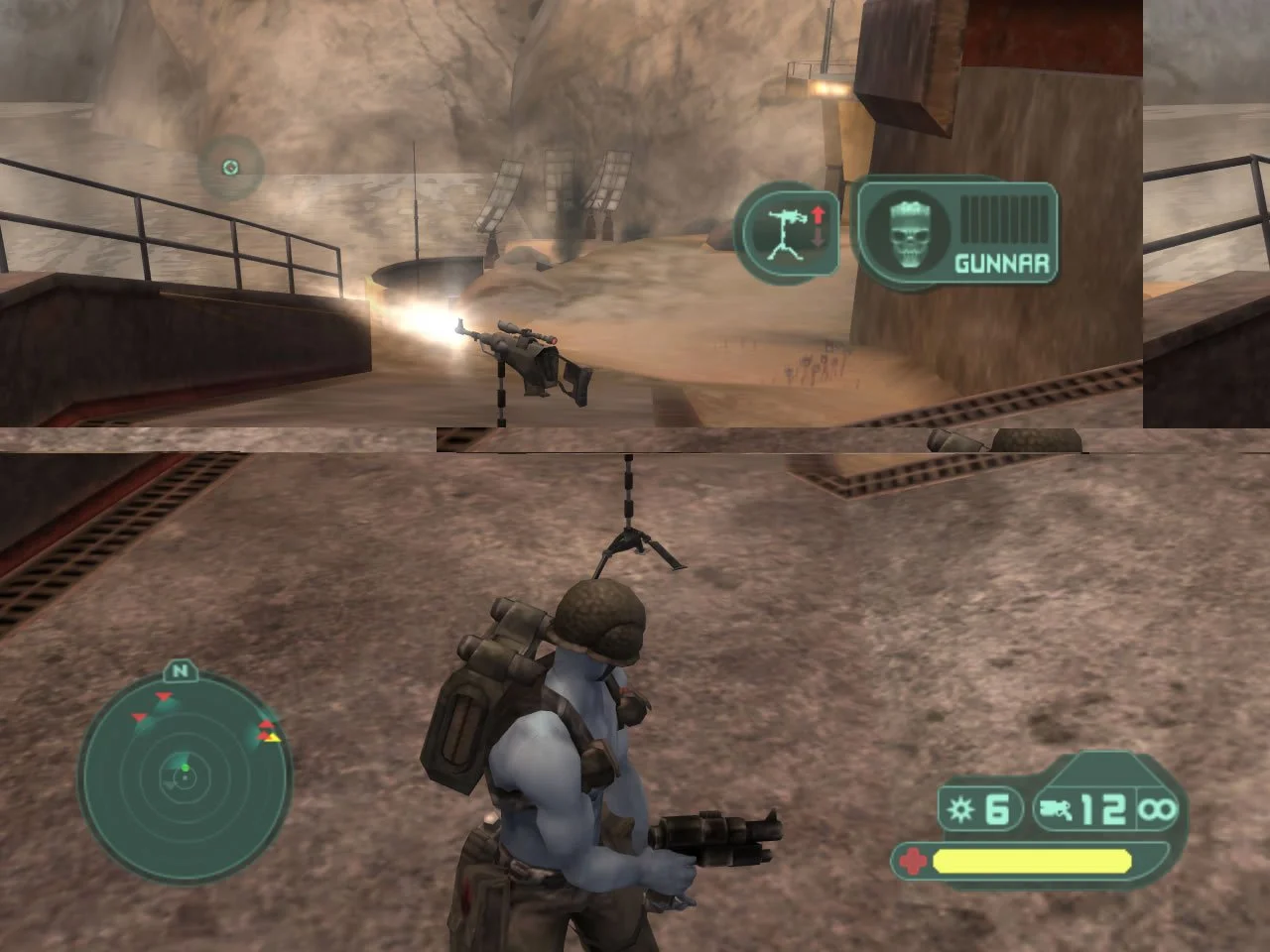
Task: Click the red deploy-up arrow
Action: coord(816,214)
